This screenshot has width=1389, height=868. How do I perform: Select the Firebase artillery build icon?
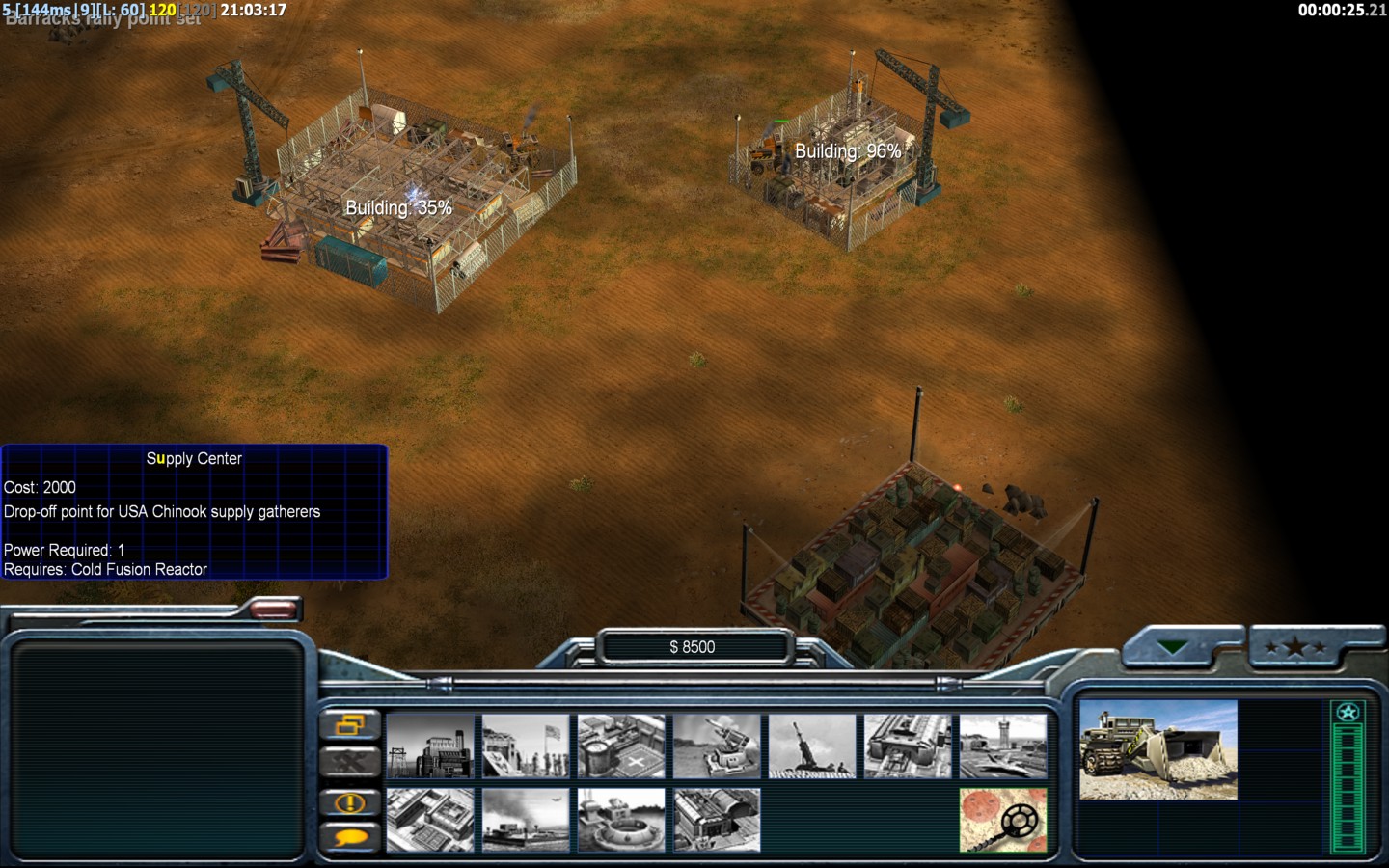812,746
